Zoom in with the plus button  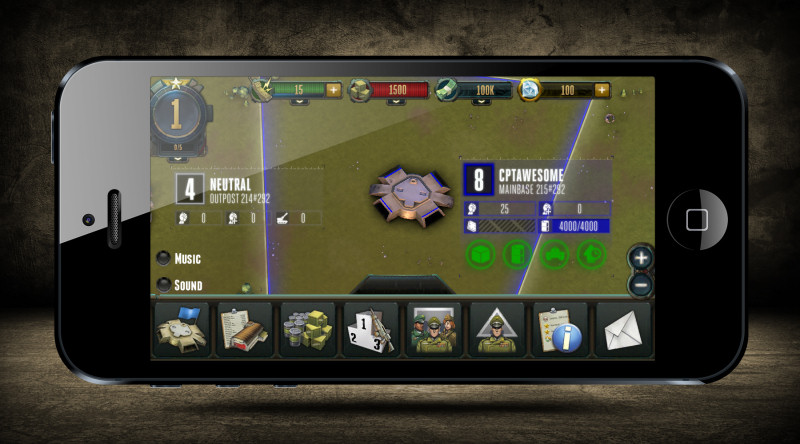[x=640, y=257]
